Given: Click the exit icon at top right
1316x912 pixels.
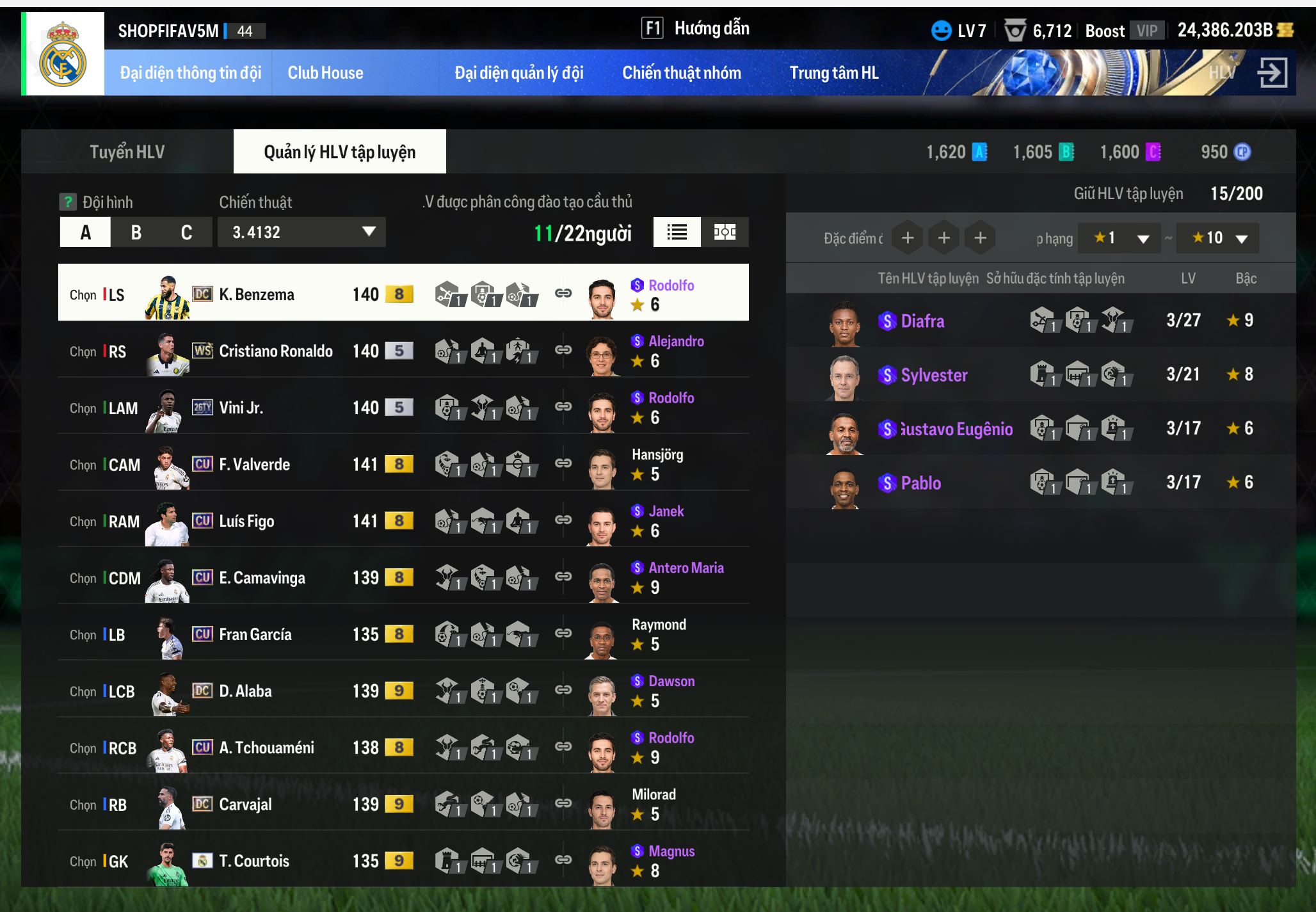Looking at the screenshot, I should [1272, 72].
